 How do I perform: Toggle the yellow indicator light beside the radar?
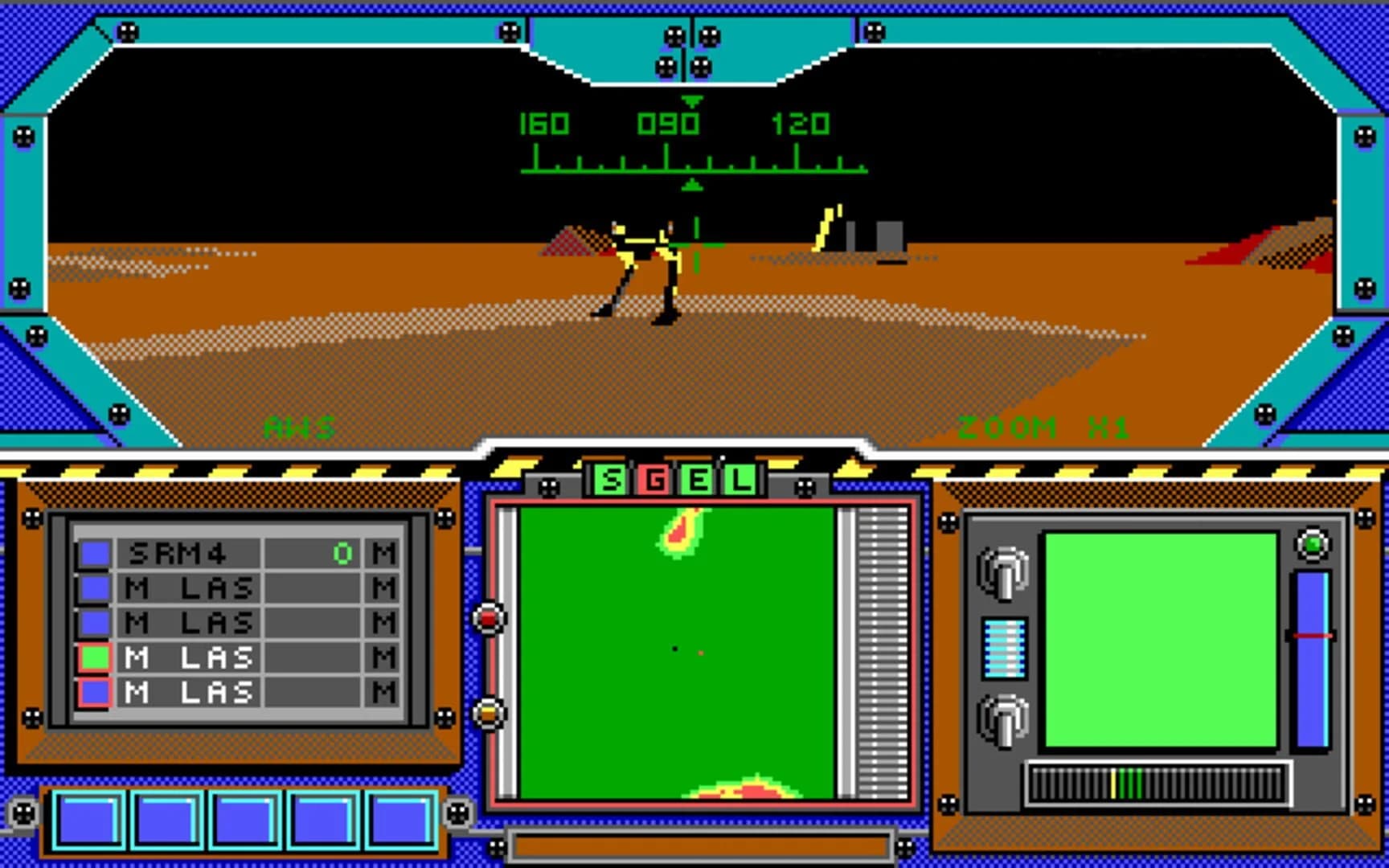pyautogui.click(x=489, y=711)
